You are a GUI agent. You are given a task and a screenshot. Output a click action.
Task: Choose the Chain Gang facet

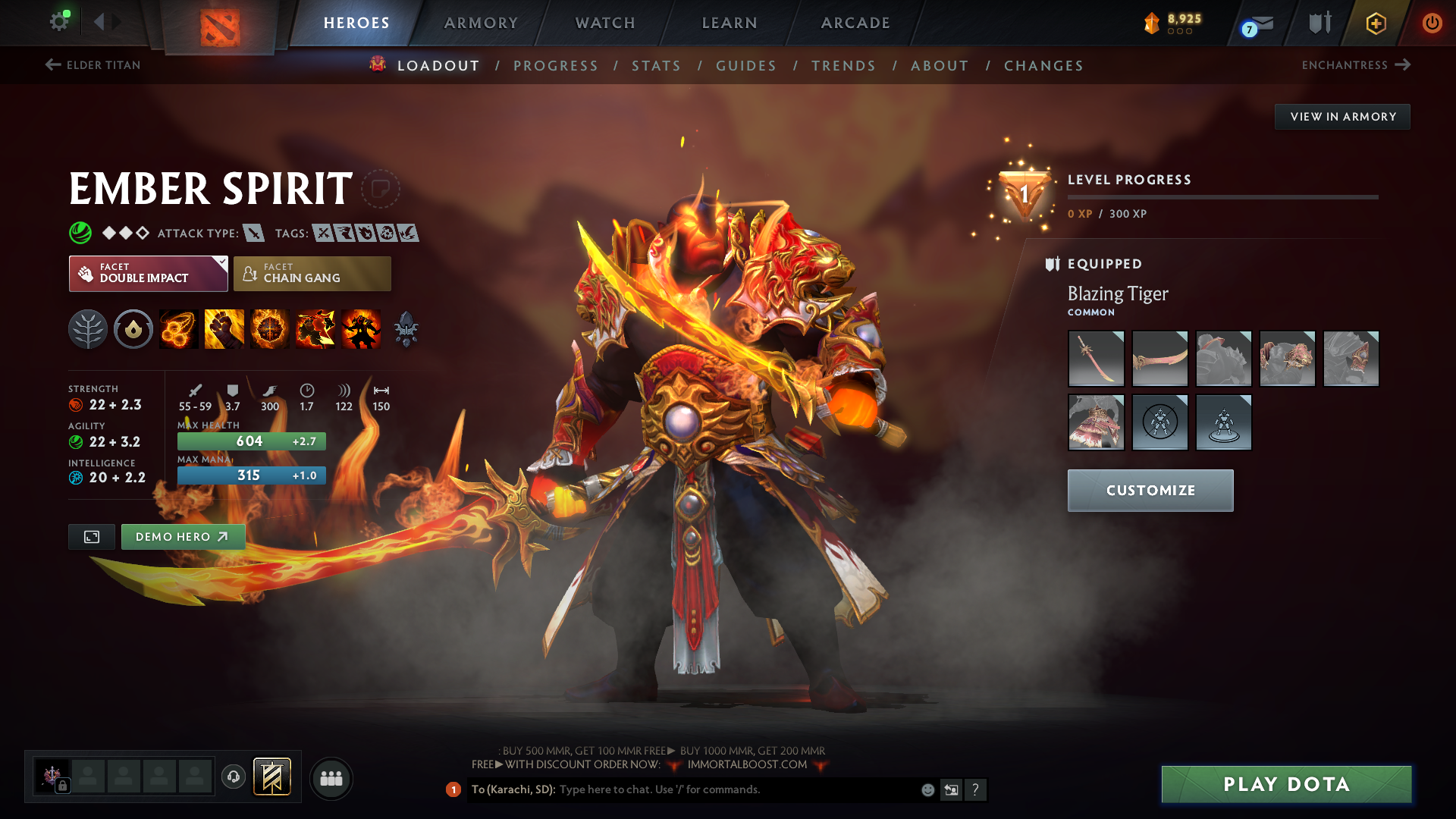[312, 274]
